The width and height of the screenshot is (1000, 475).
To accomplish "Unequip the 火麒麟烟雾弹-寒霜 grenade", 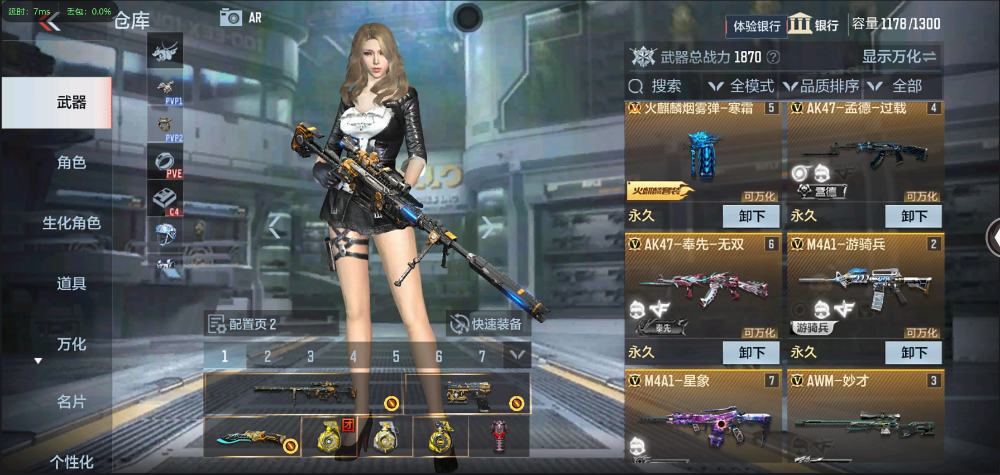I will [751, 216].
